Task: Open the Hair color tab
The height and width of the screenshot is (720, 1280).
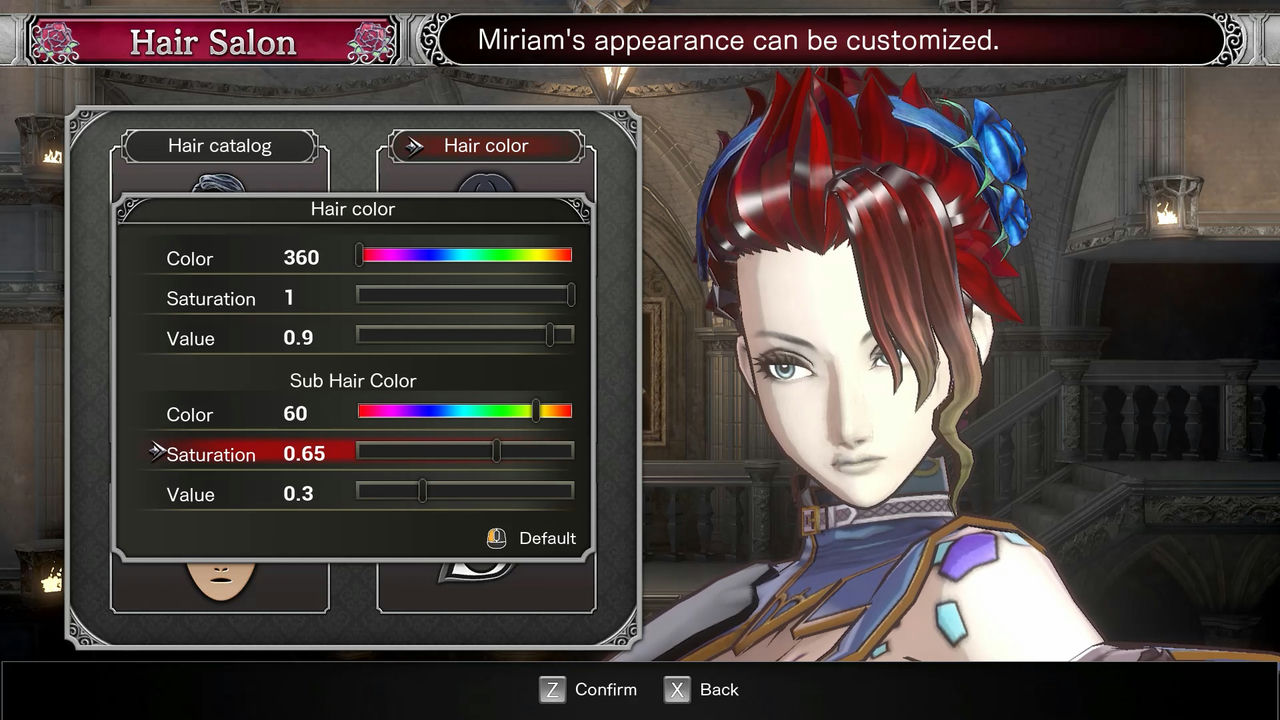Action: click(485, 146)
